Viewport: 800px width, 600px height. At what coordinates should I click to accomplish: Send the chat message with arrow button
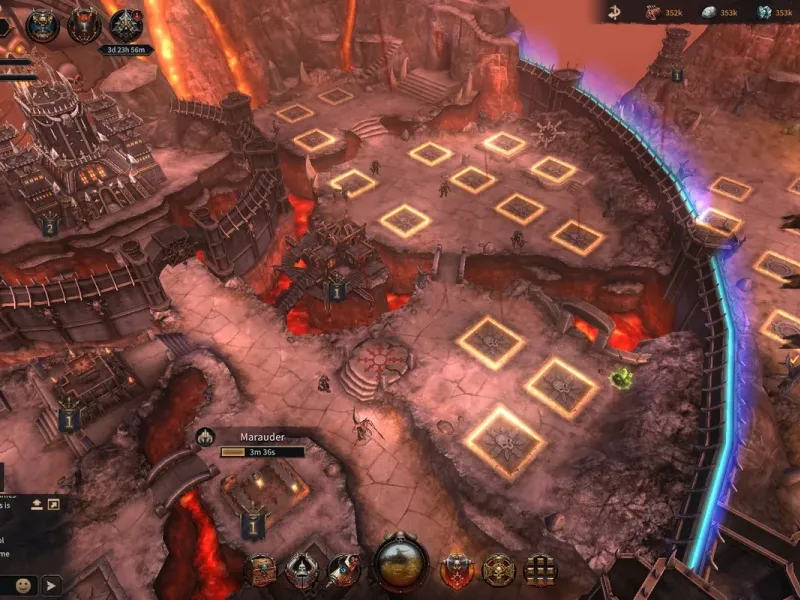[51, 585]
